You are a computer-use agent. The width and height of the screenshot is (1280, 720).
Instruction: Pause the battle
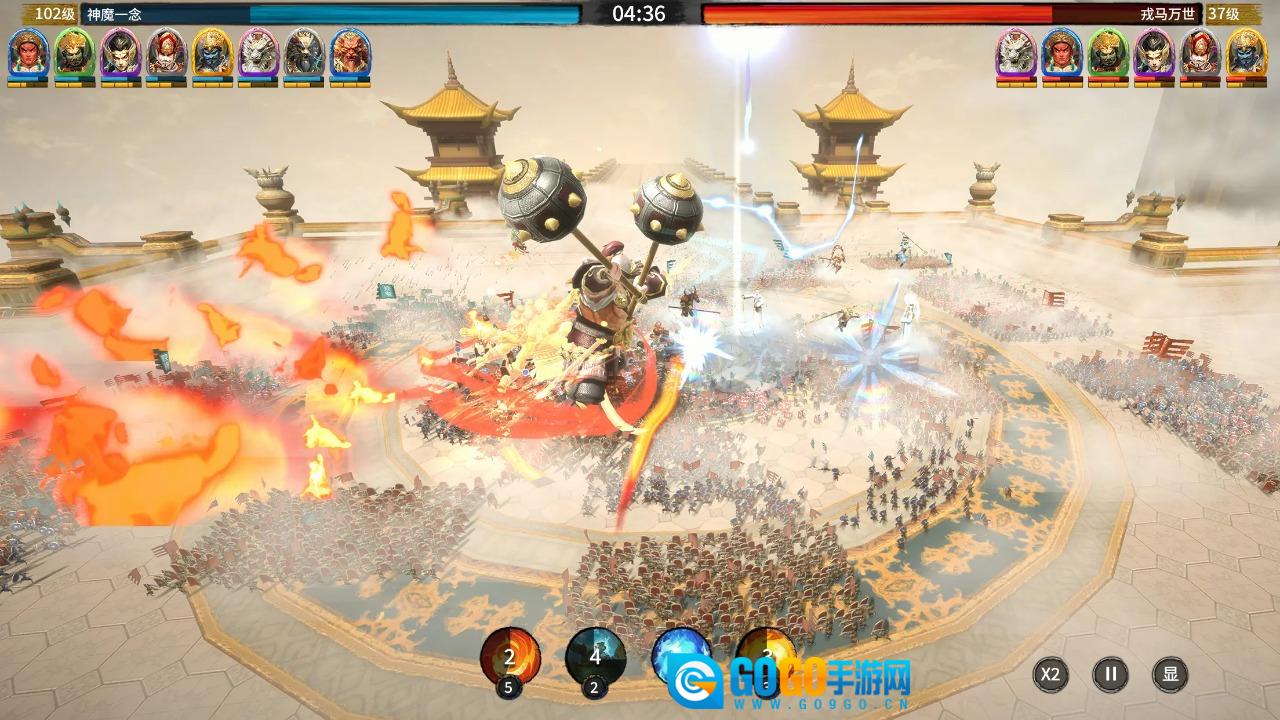(x=1110, y=674)
